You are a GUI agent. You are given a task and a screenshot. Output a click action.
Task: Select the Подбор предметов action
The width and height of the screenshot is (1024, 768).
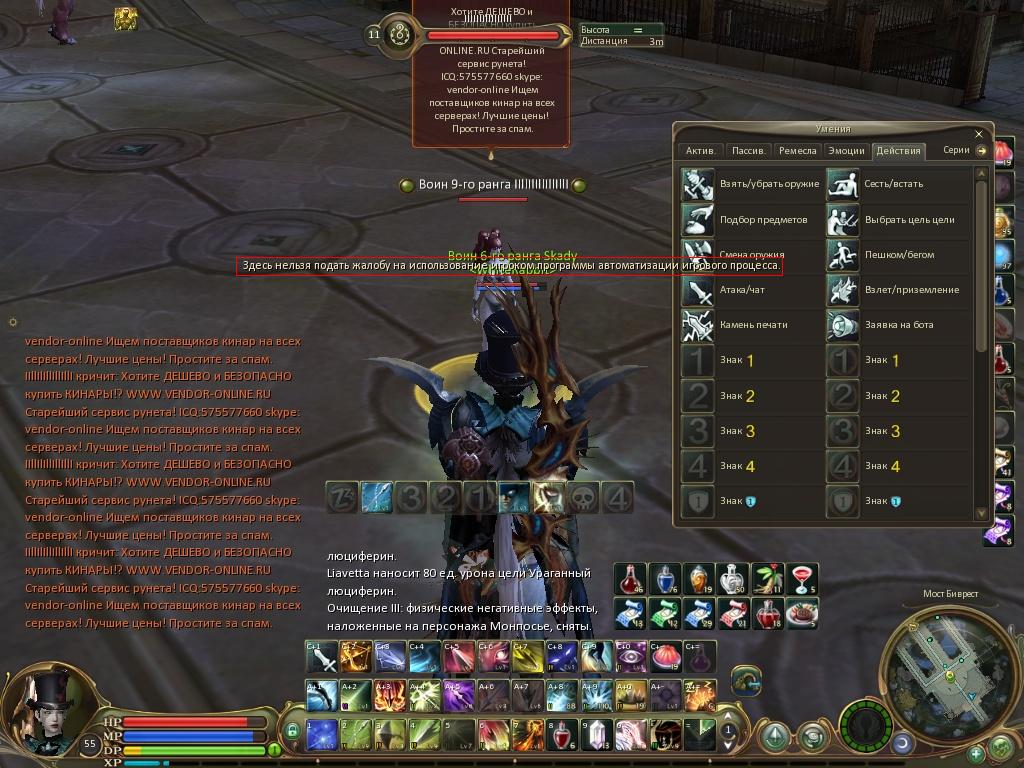(x=697, y=219)
